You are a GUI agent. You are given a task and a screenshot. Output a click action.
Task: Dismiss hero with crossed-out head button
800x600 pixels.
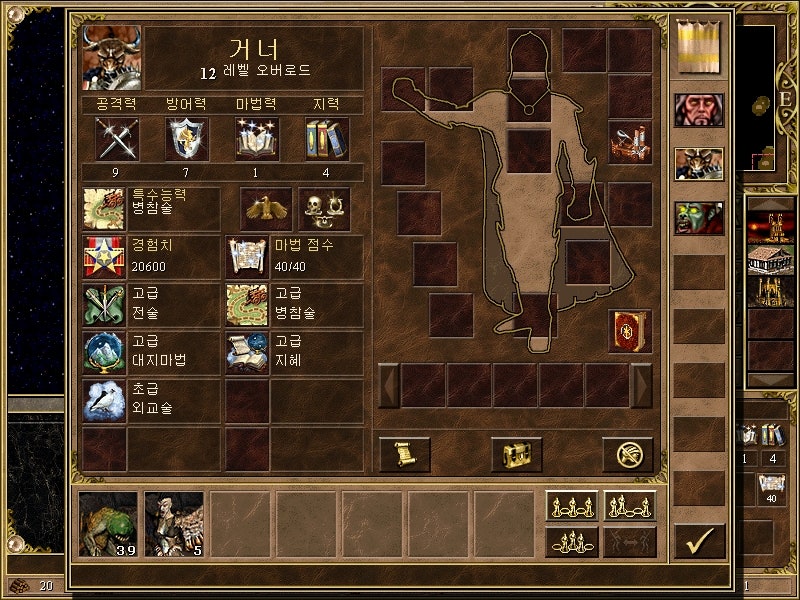tap(628, 455)
